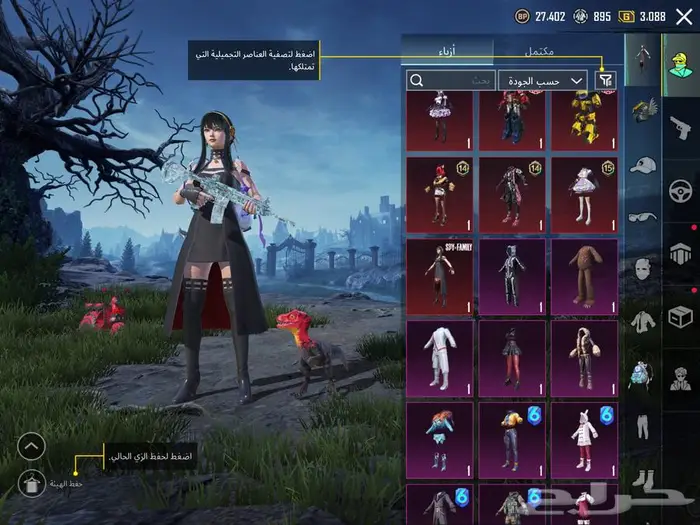Show the sunglasses eyewear category

tap(641, 216)
